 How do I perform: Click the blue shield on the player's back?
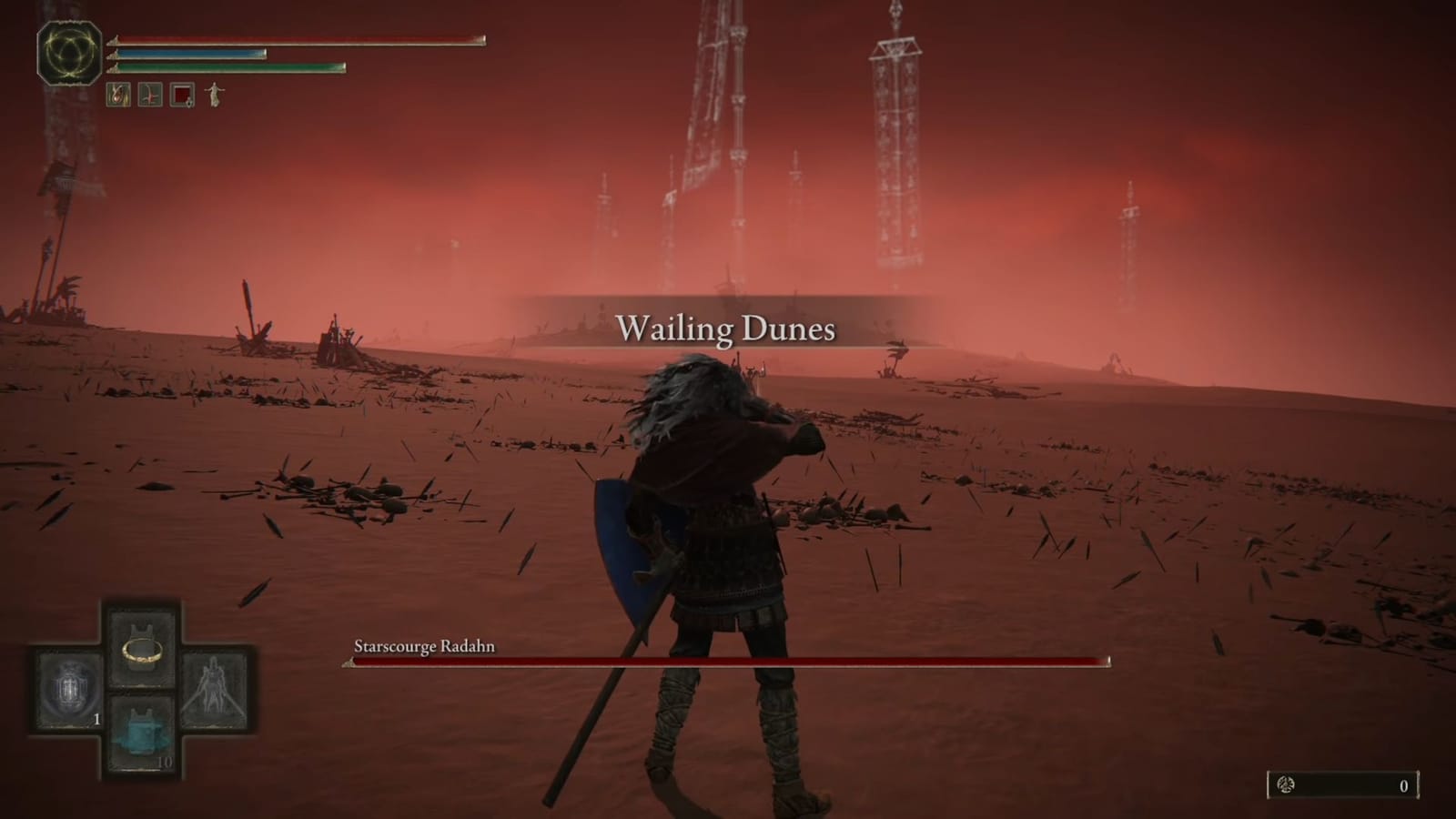(623, 537)
